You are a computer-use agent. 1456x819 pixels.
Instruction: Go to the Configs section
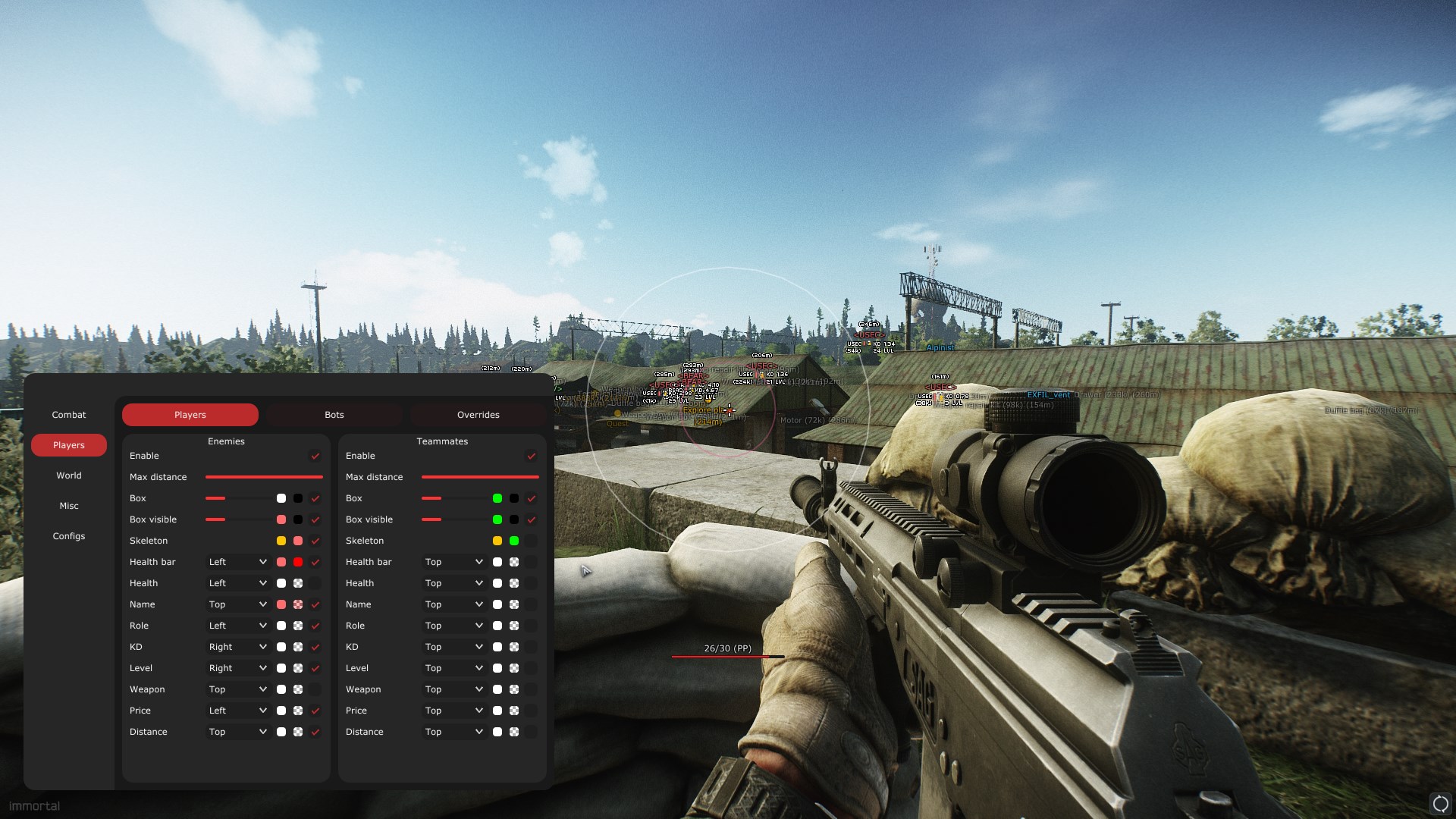pos(69,536)
